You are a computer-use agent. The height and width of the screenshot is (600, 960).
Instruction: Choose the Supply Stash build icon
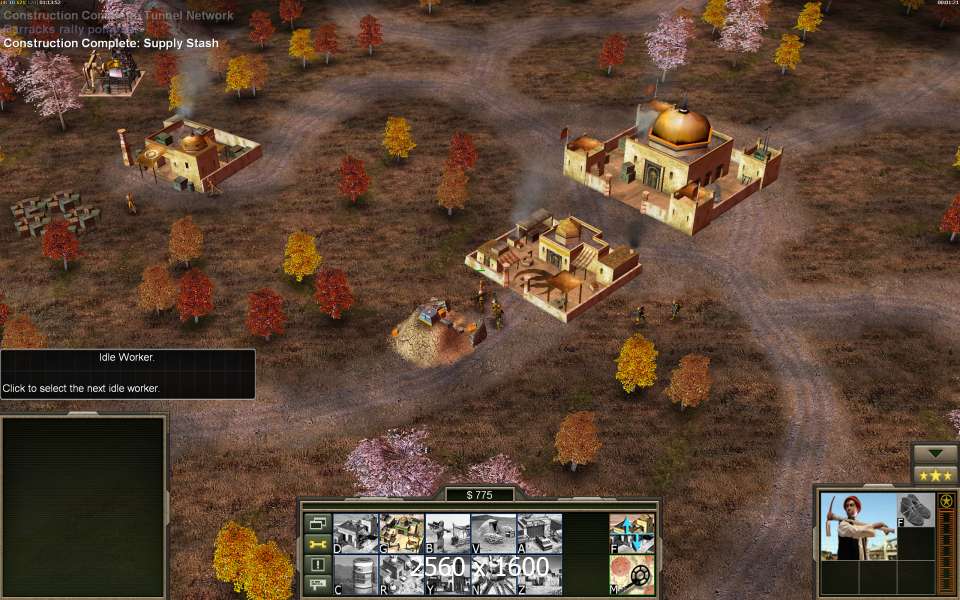(401, 533)
